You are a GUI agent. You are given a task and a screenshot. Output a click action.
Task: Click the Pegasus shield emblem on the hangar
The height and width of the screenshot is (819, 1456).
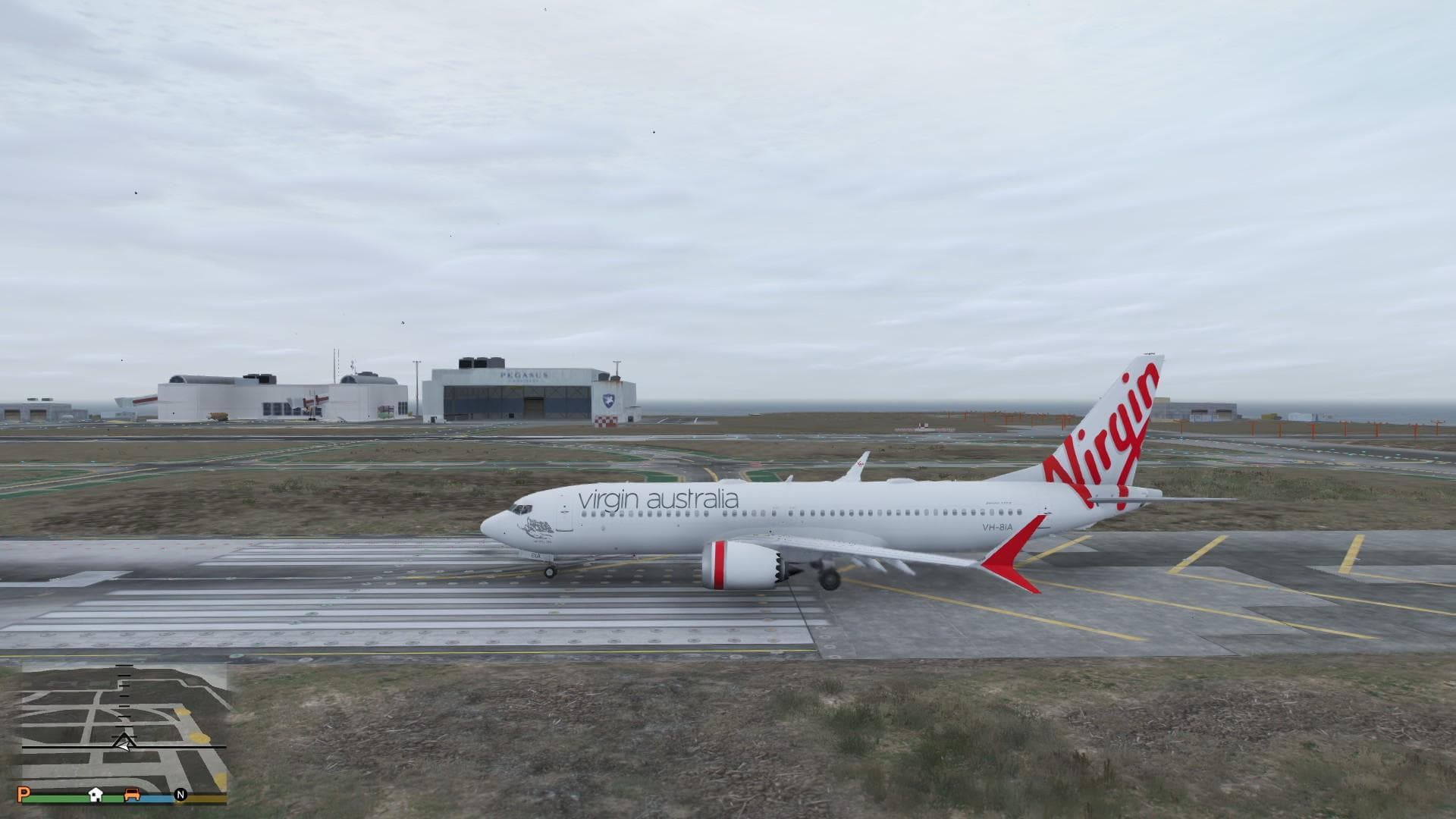608,400
